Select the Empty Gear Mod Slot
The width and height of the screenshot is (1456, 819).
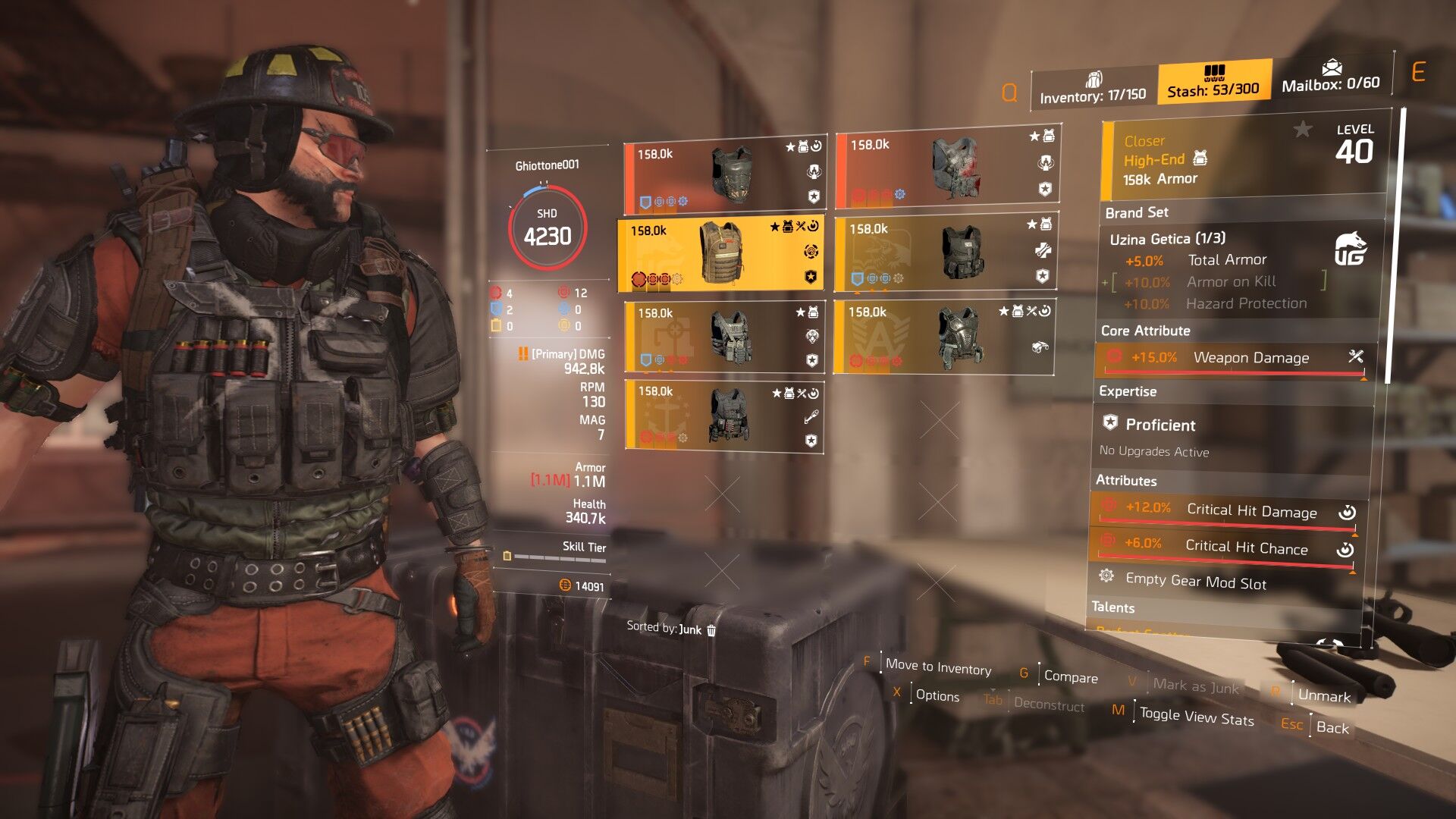click(1195, 582)
